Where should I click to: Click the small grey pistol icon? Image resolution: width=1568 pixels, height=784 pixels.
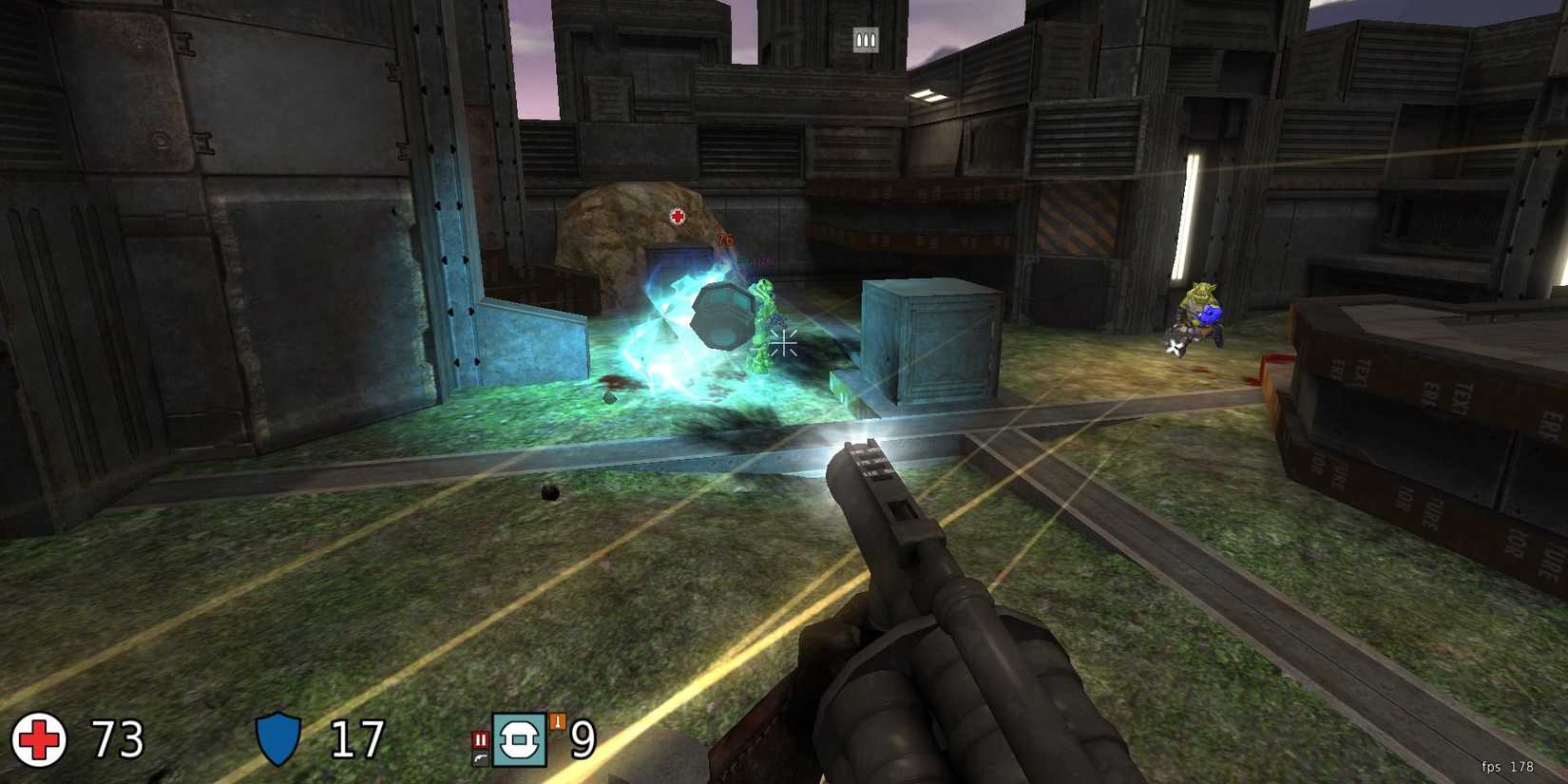click(x=480, y=757)
